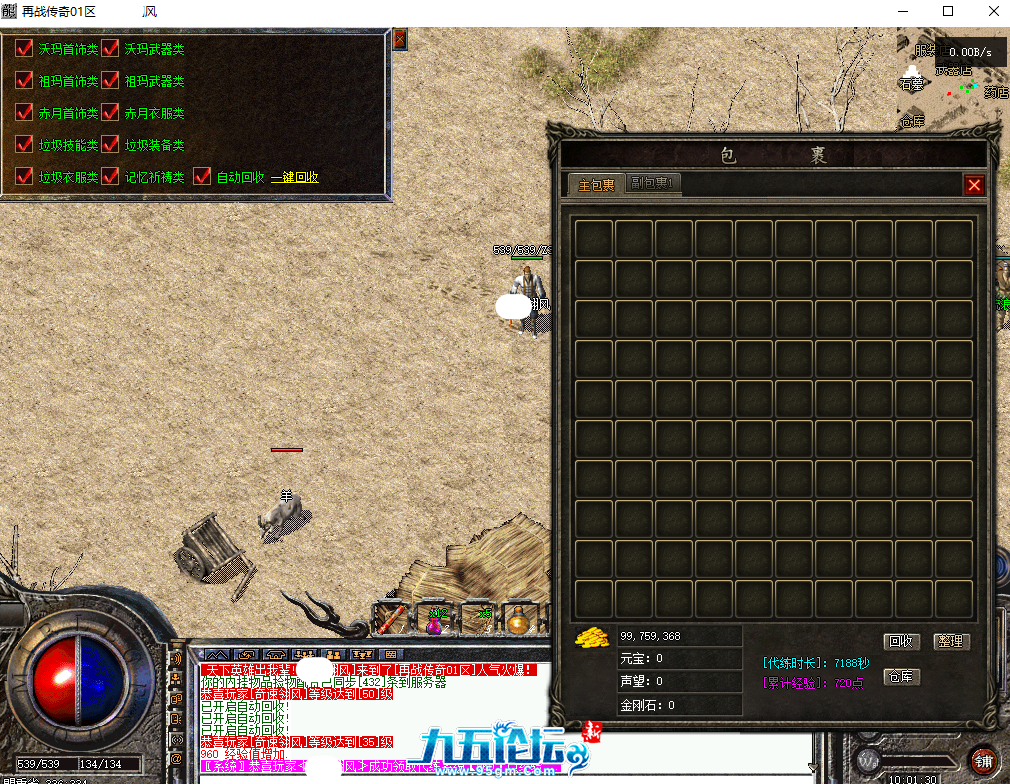The image size is (1010, 784).
Task: Toggle the 沃玛首饰类 recycle checkbox
Action: click(25, 49)
